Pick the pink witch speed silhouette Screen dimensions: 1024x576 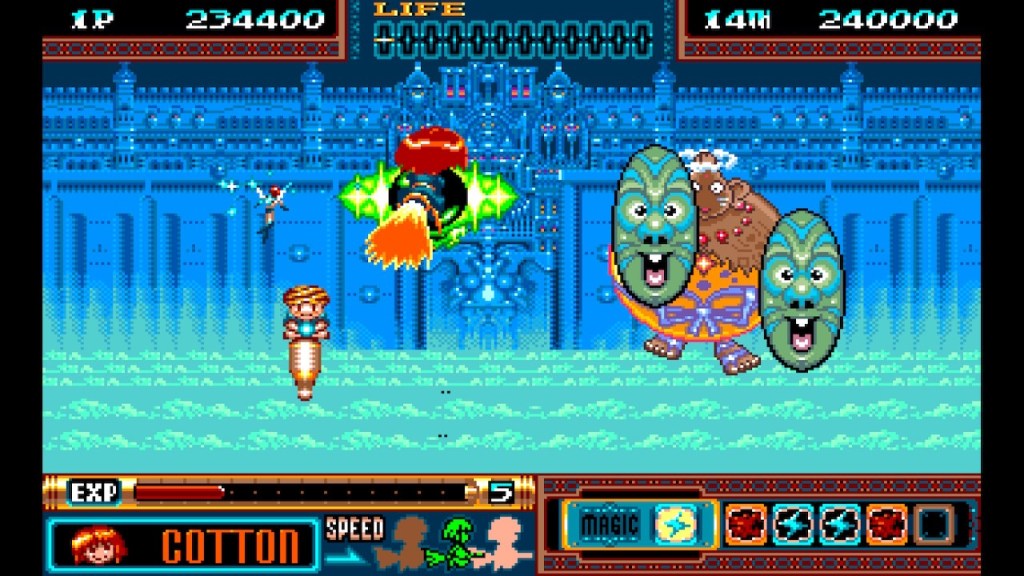(x=503, y=541)
